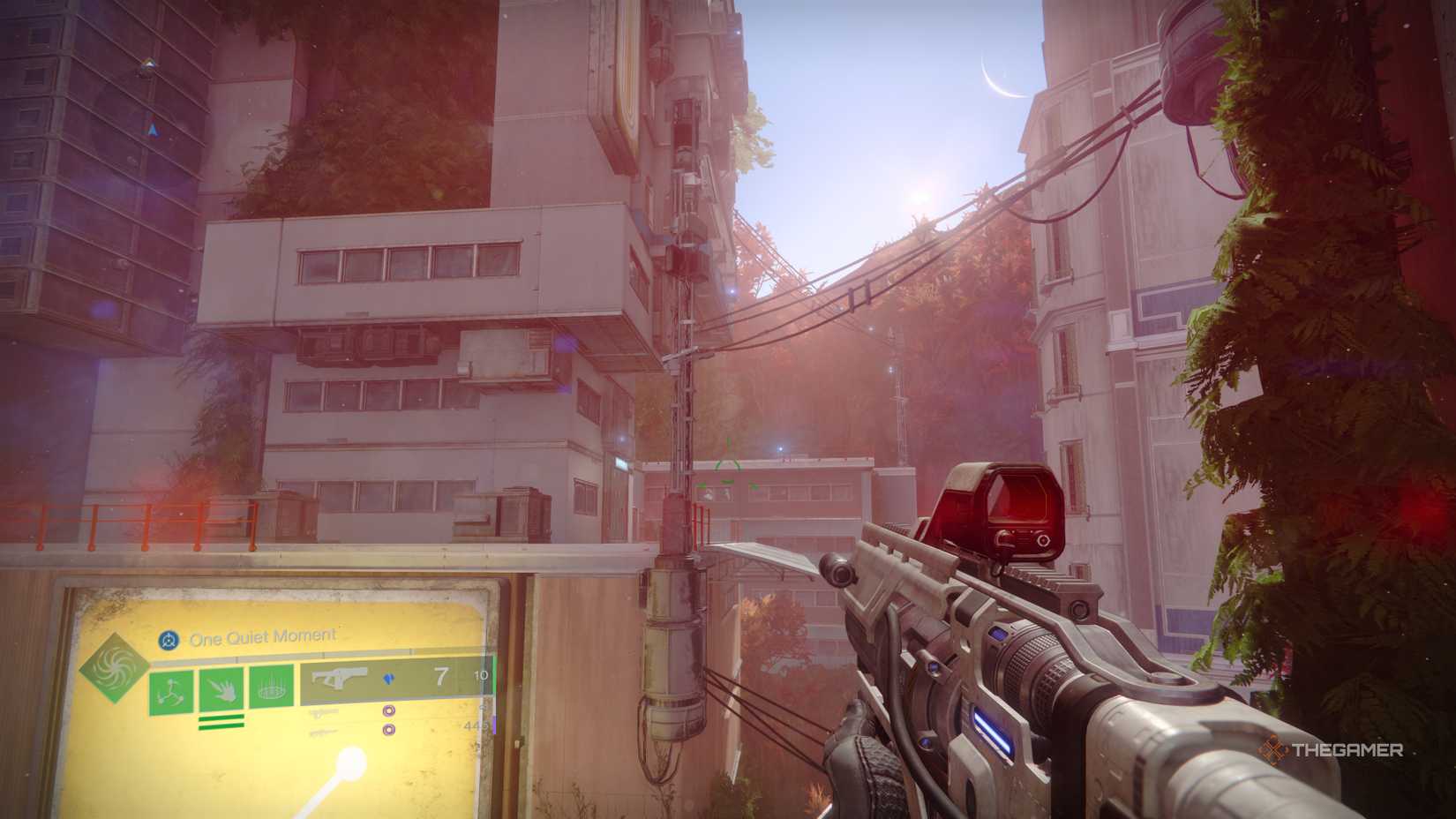Click the blue quest objective icon

pyautogui.click(x=170, y=638)
